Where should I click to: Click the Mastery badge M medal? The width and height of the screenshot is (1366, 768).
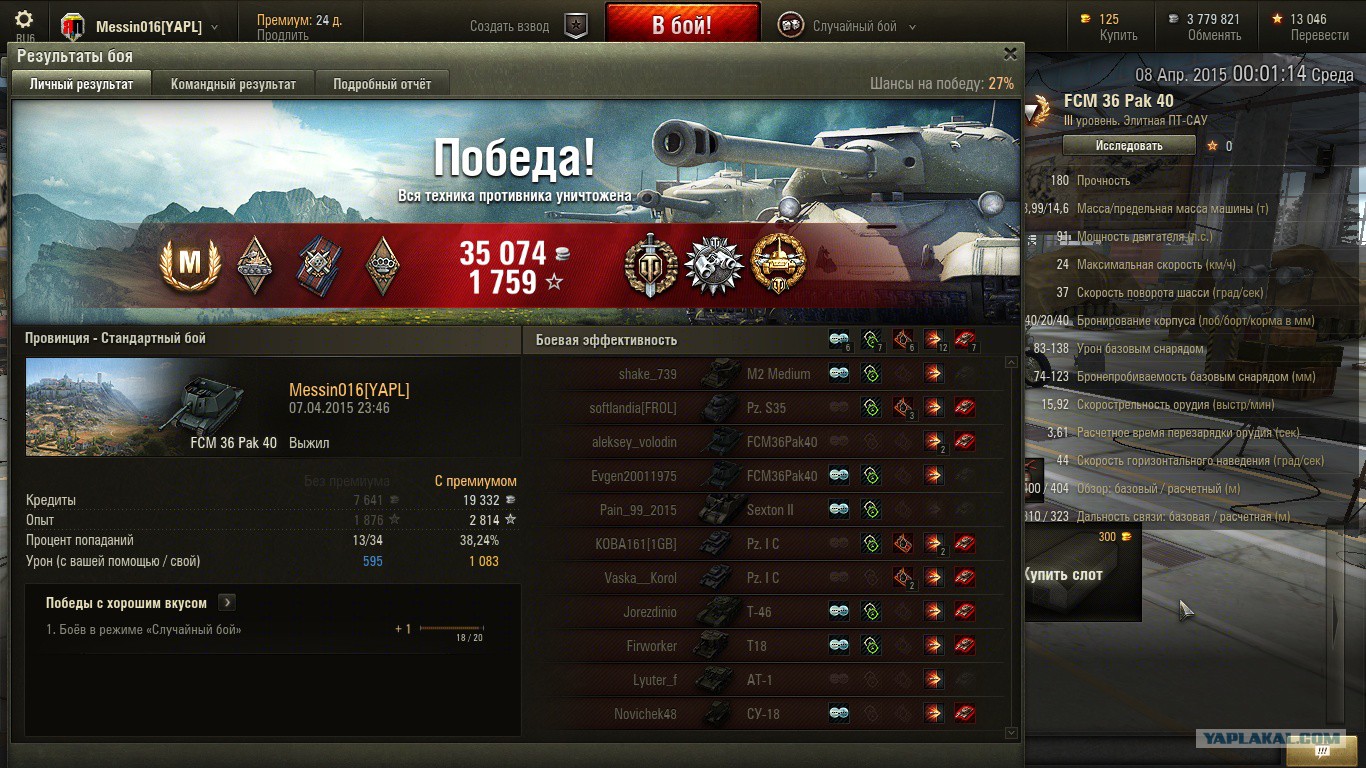click(189, 265)
